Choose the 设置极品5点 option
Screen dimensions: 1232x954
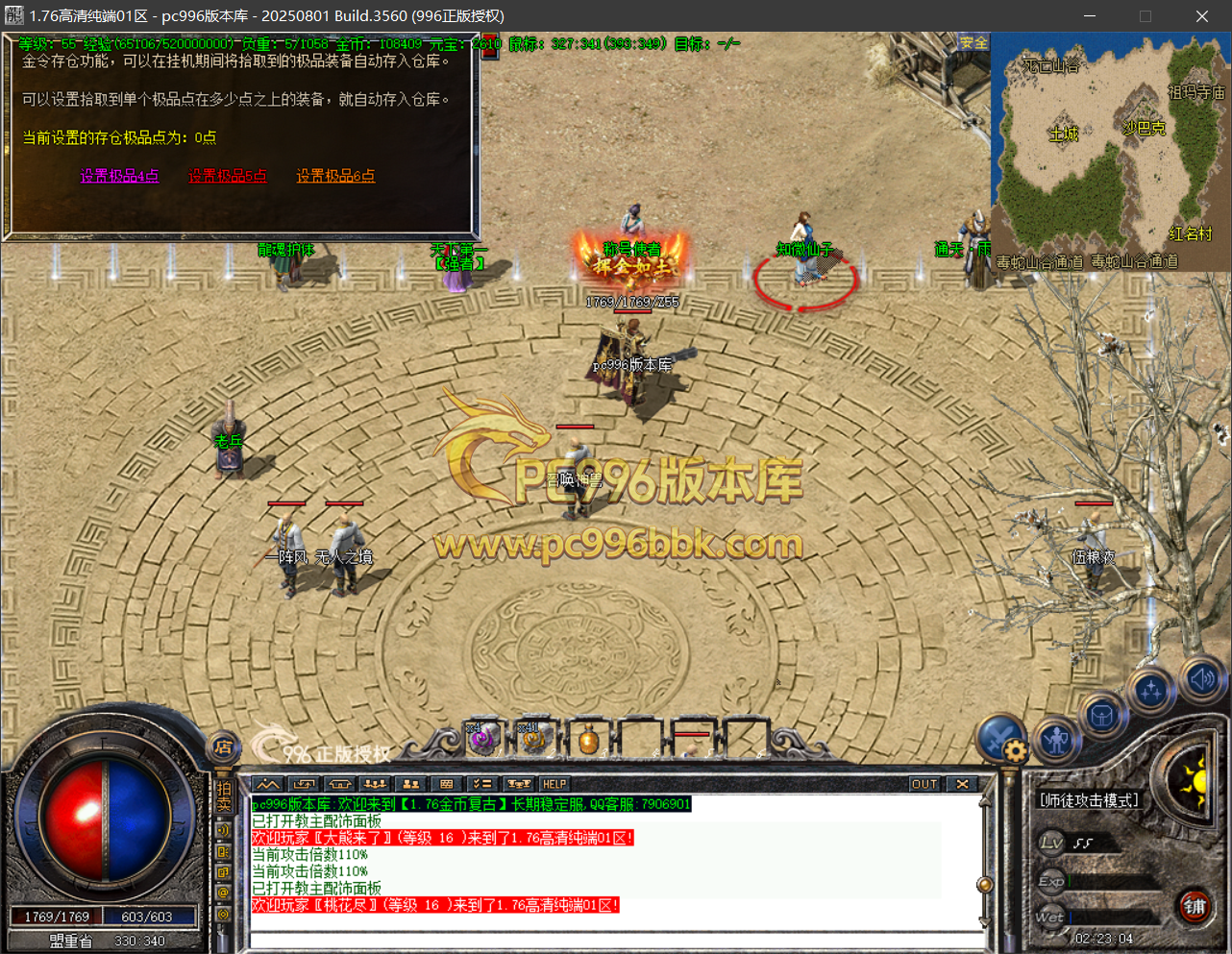tap(227, 176)
